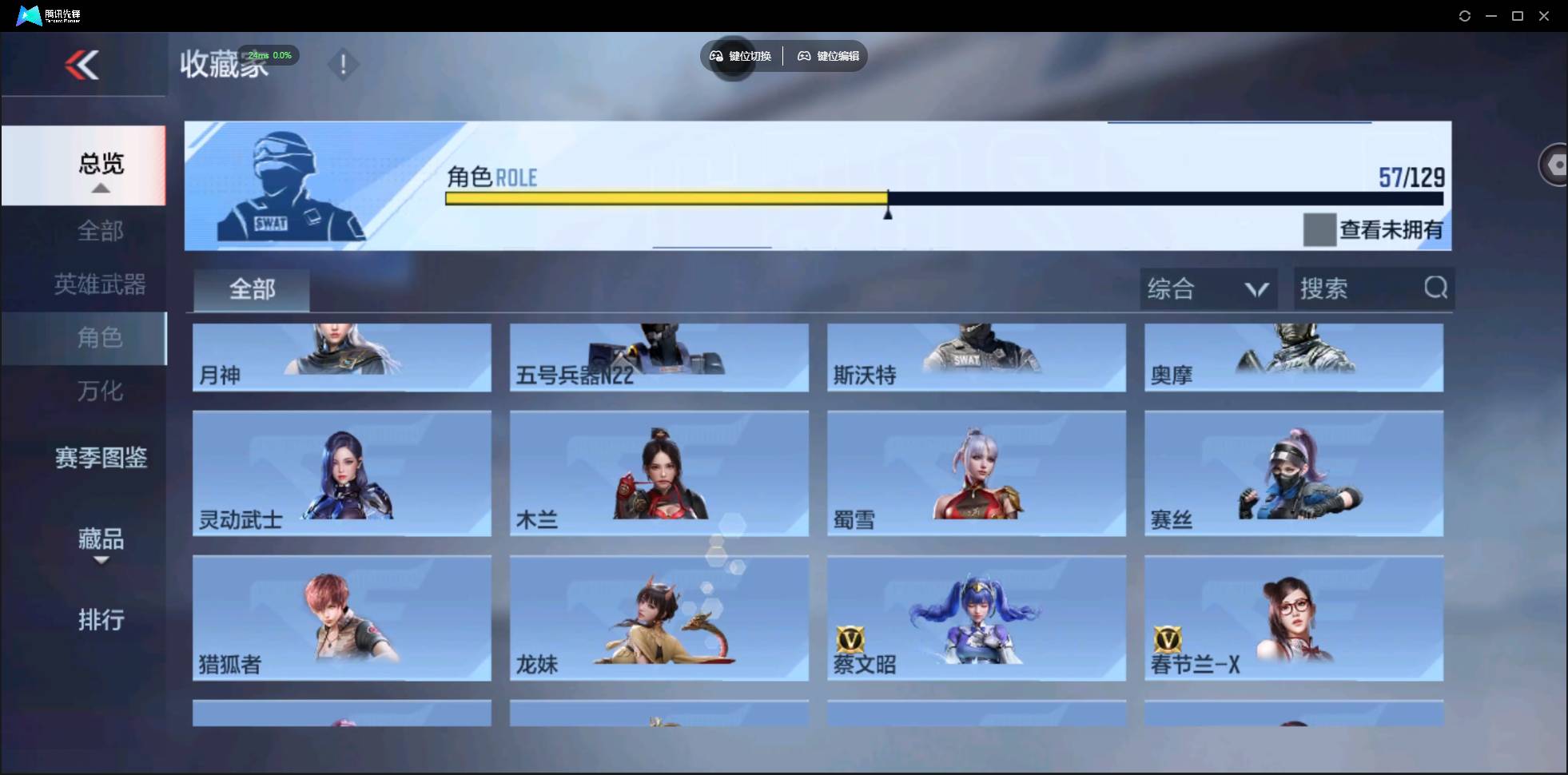This screenshot has height=775, width=1568.
Task: Select 万化 in the sidebar
Action: coord(101,391)
